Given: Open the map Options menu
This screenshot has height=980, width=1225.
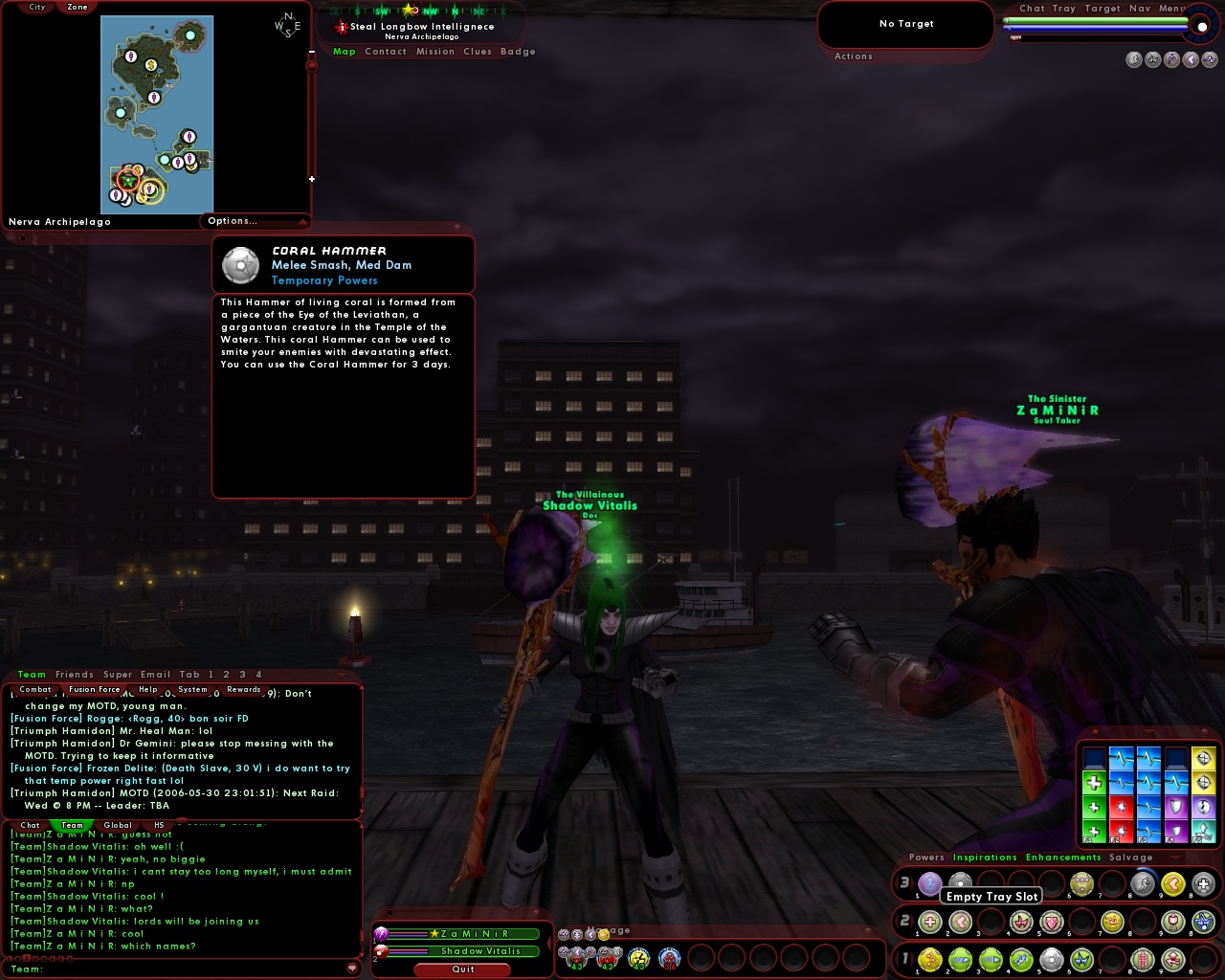Looking at the screenshot, I should tap(232, 221).
